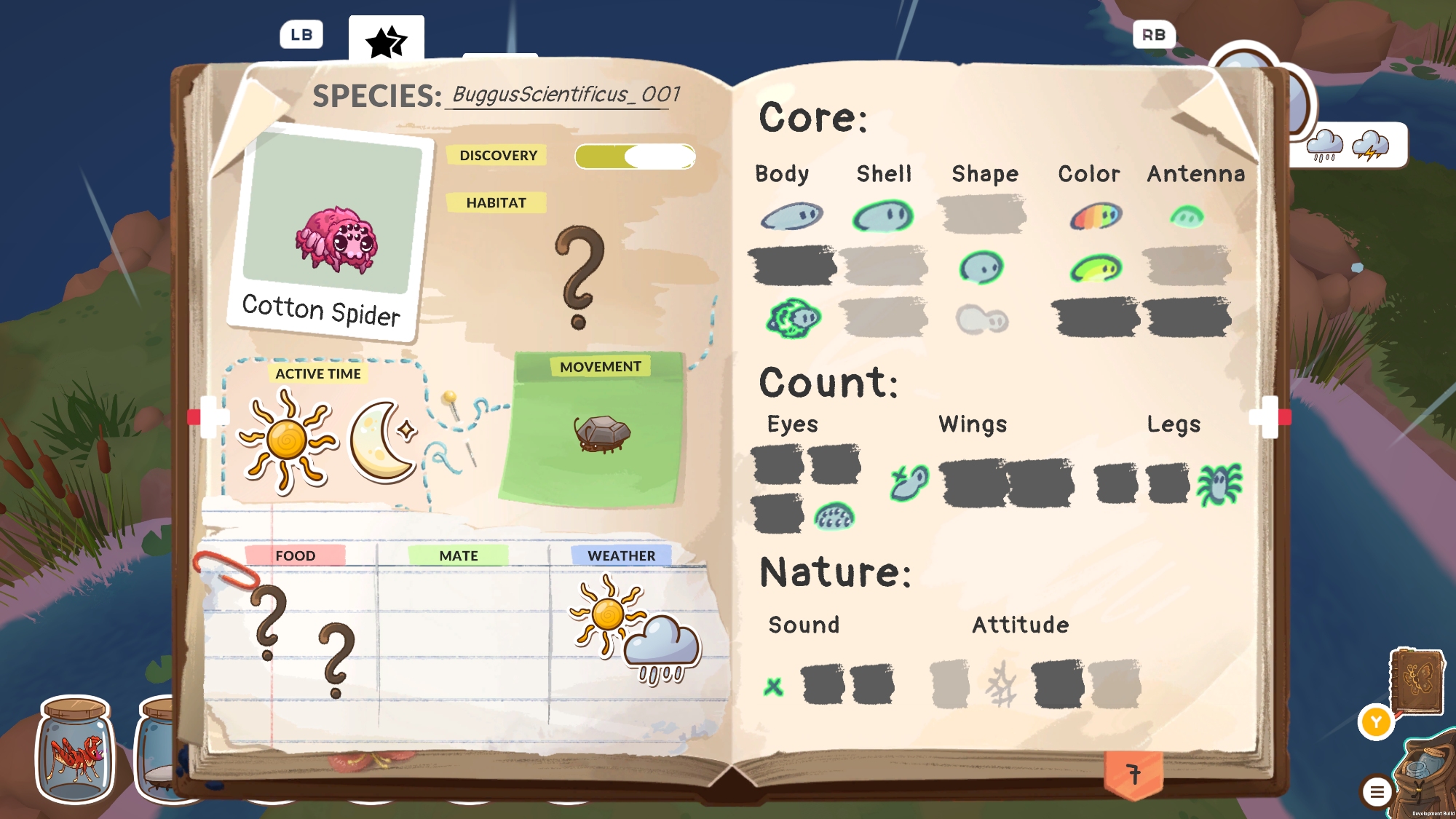Select the rainbow Color trait icon
The width and height of the screenshot is (1456, 819).
point(1096,216)
